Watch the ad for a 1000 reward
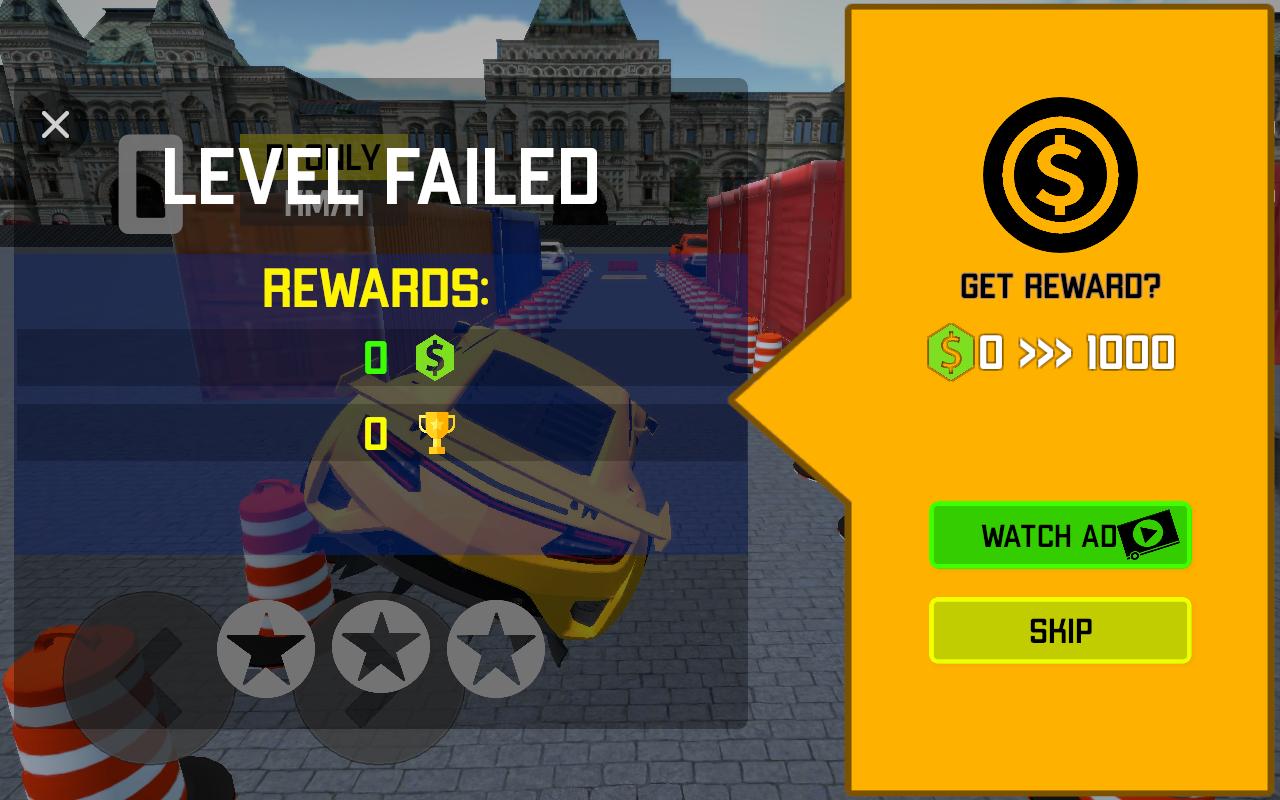This screenshot has height=800, width=1280. point(1060,536)
